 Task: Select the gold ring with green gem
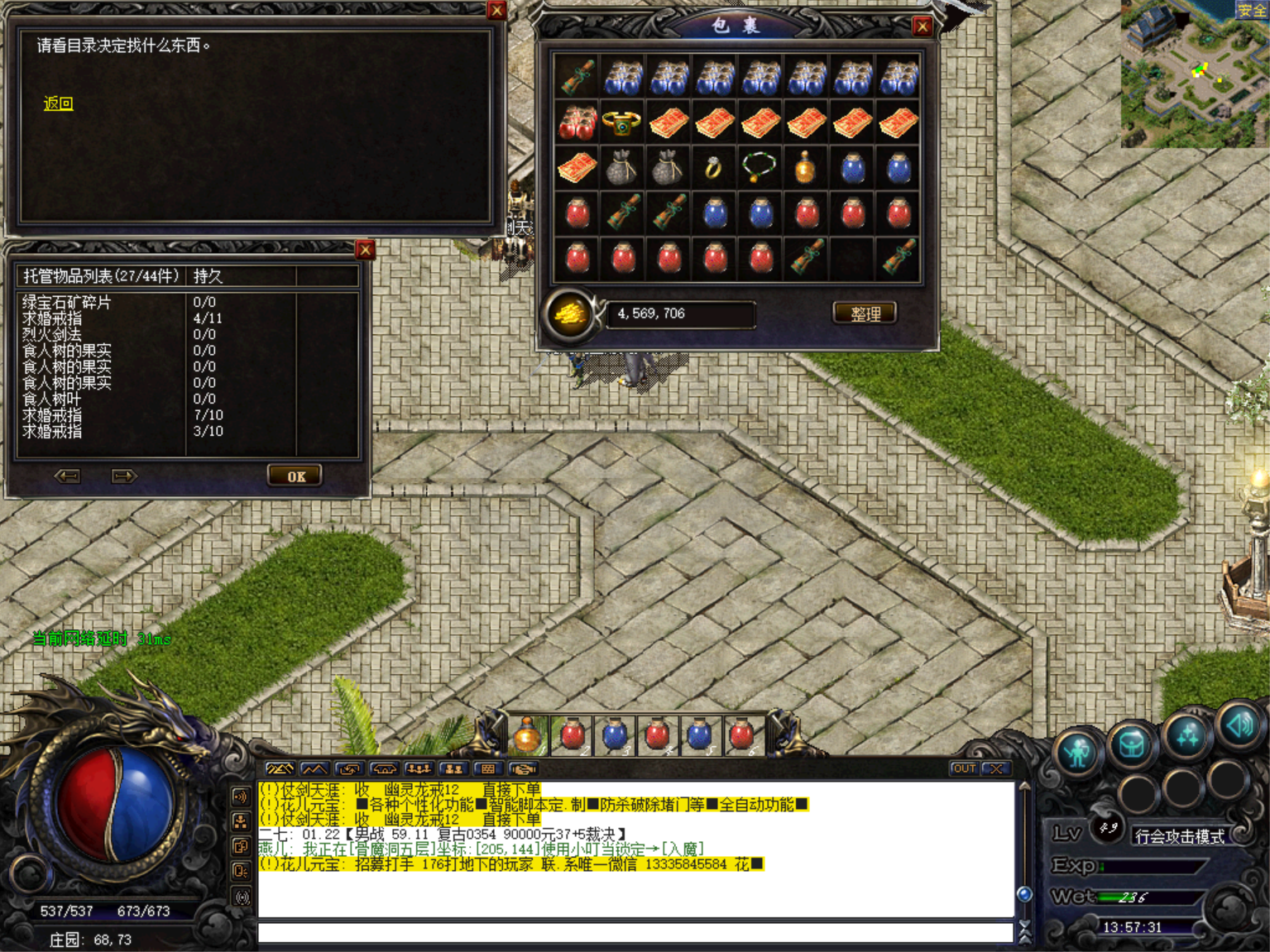point(622,123)
